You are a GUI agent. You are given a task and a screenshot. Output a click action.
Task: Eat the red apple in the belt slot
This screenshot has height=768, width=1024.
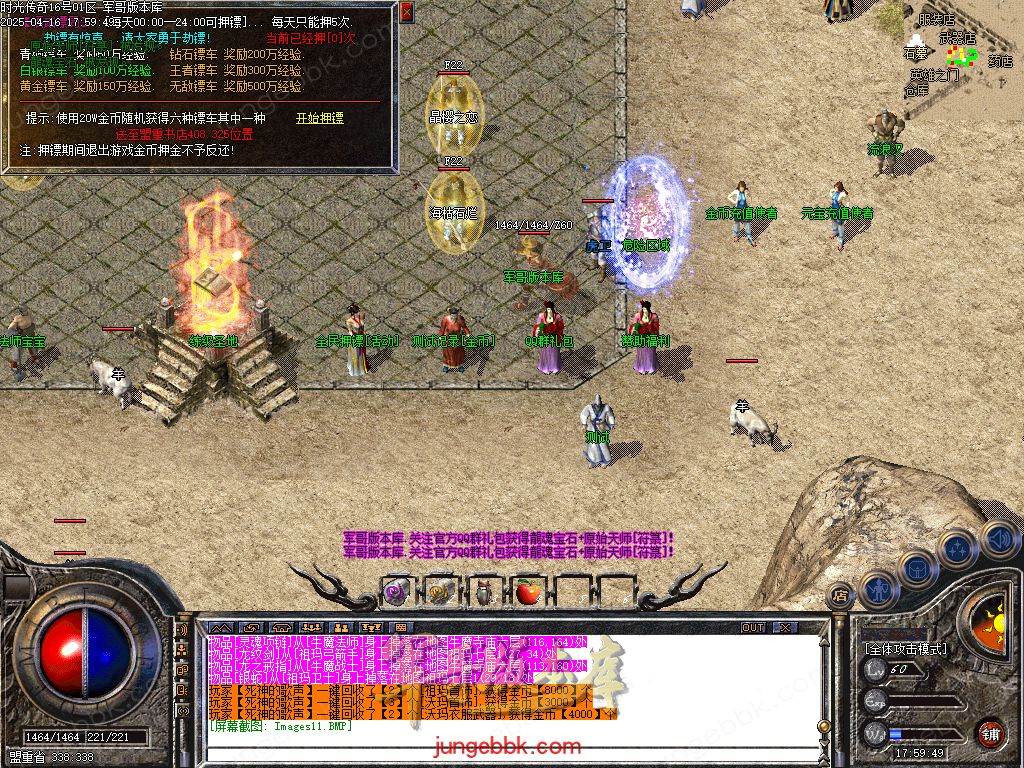[527, 592]
